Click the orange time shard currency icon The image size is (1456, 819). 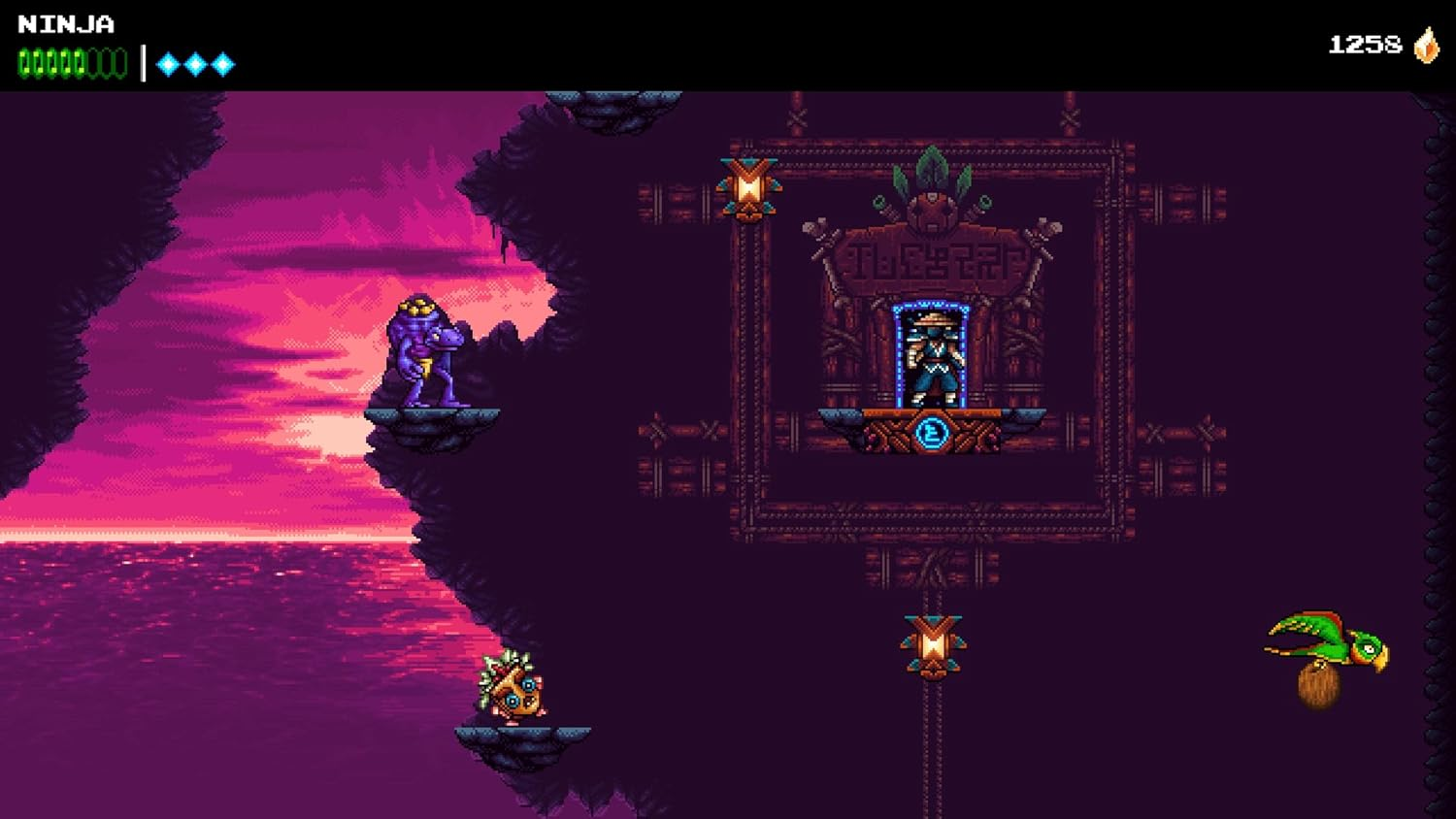coord(1425,45)
